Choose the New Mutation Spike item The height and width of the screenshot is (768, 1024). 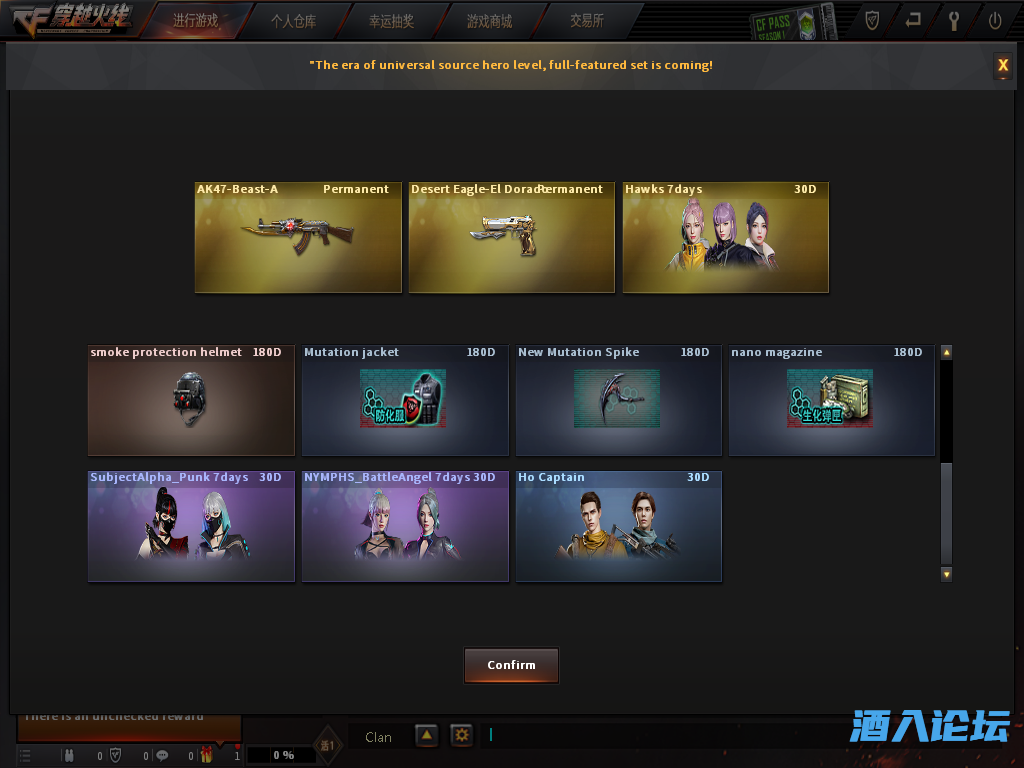coord(618,400)
